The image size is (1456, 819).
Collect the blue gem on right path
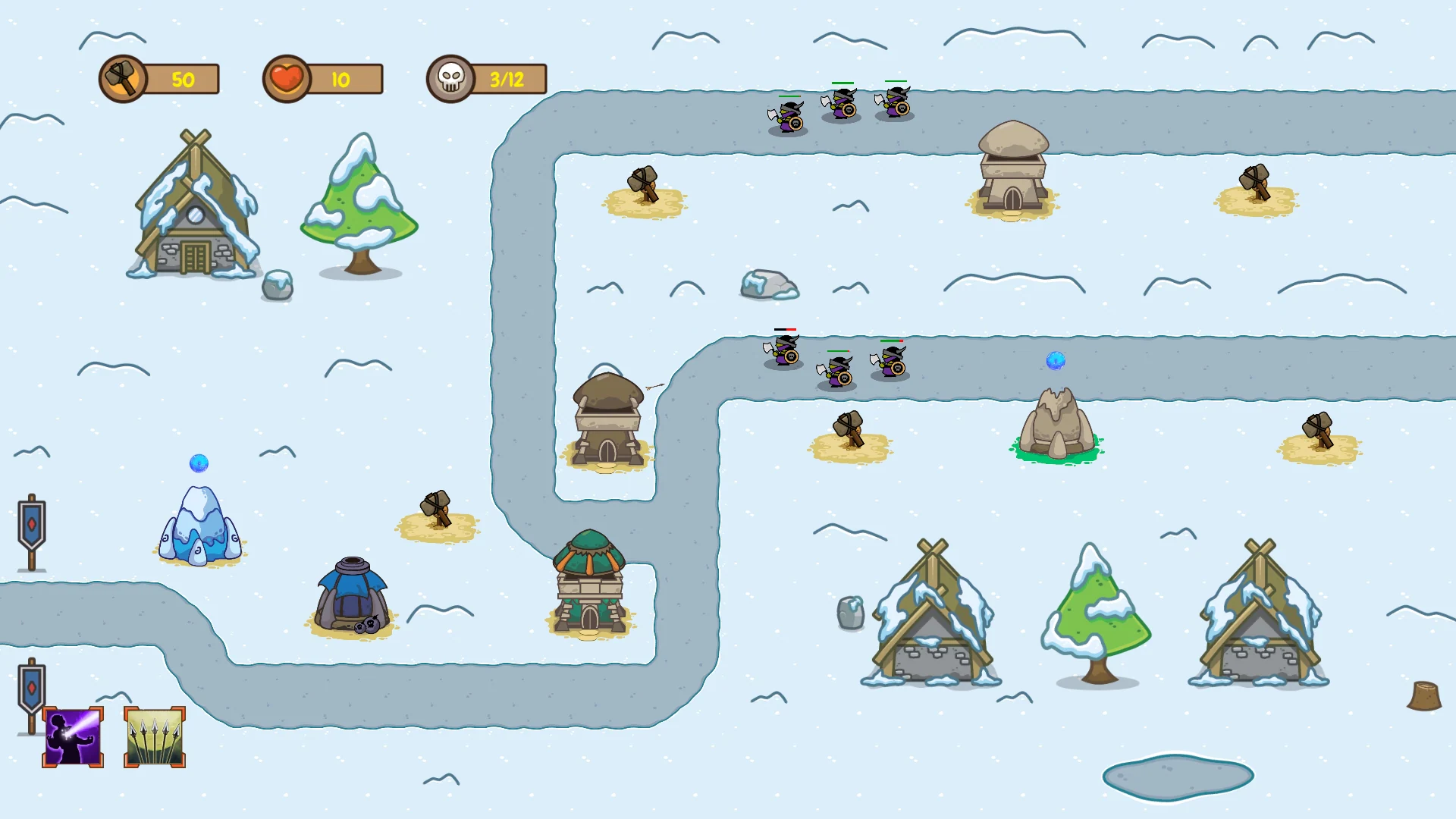(x=1056, y=362)
